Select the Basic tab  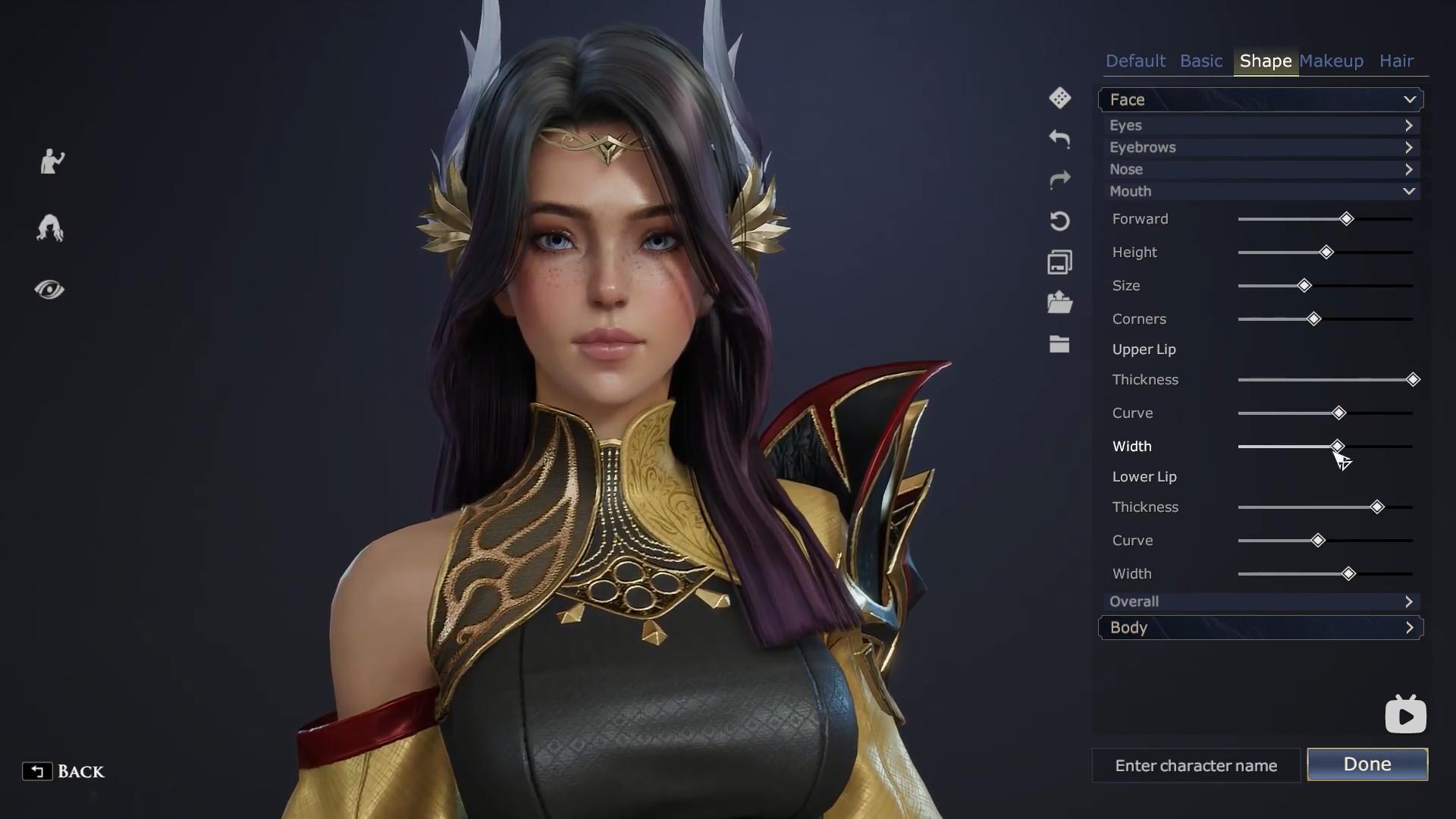(x=1201, y=61)
